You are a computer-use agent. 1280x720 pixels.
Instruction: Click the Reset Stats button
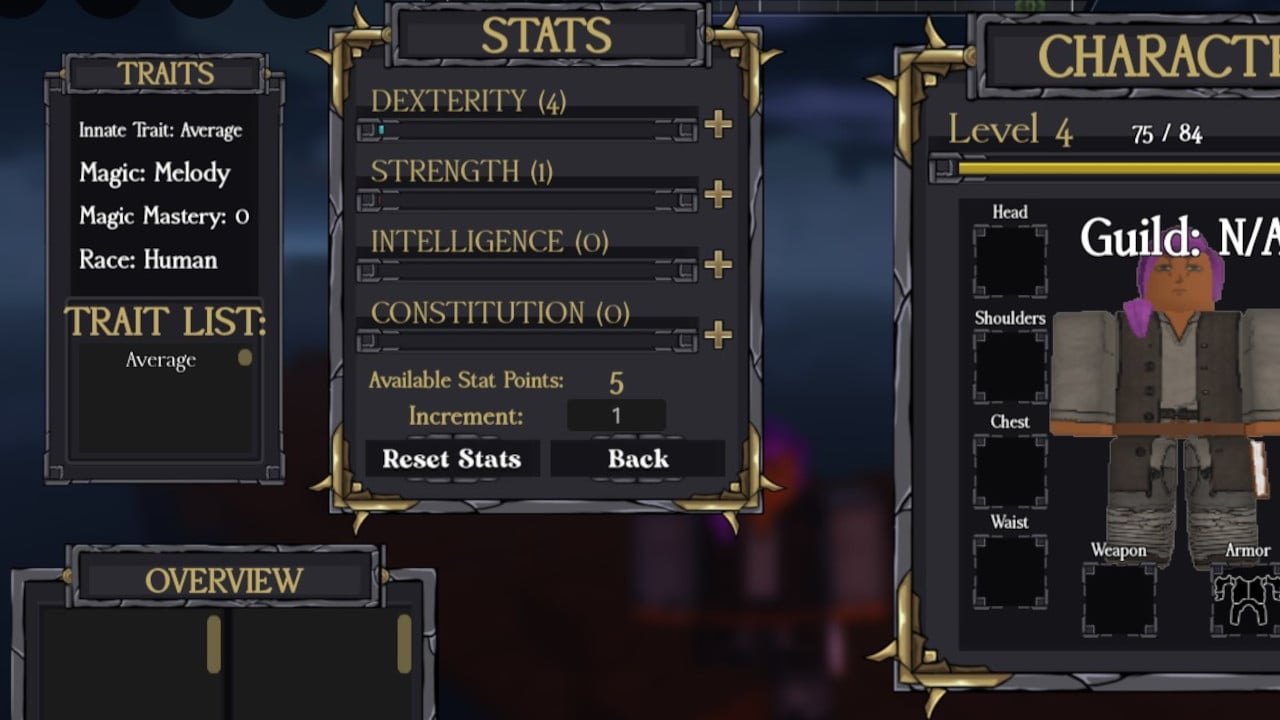[452, 459]
